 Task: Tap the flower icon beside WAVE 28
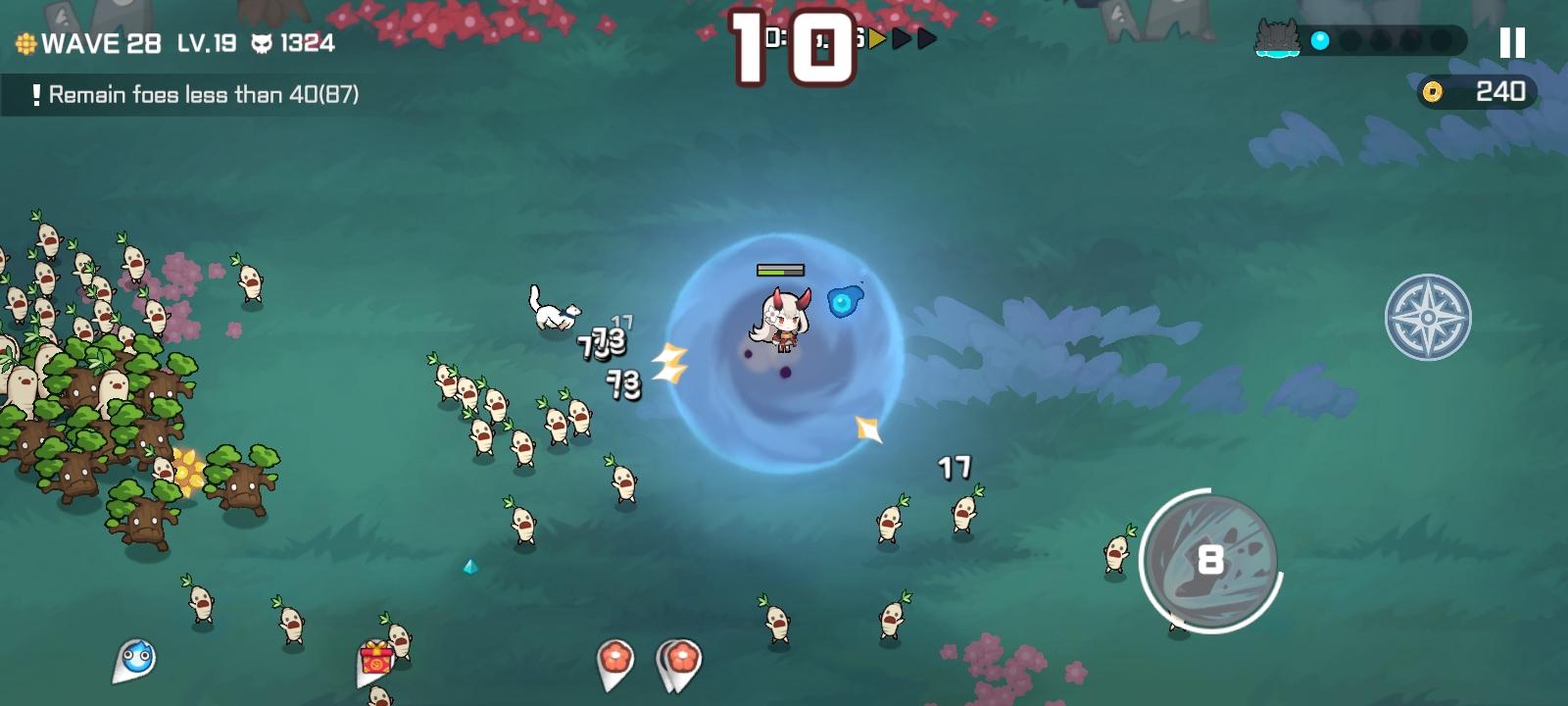point(25,43)
